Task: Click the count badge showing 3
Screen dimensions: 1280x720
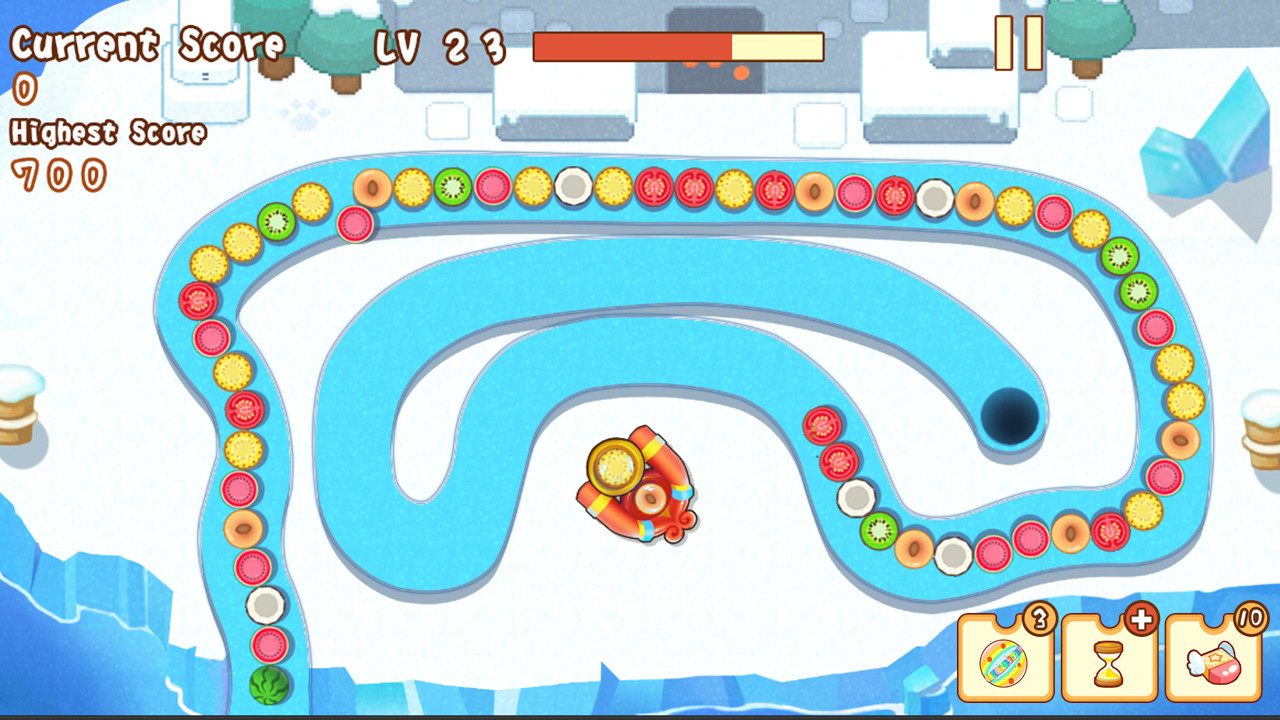Action: 1041,620
